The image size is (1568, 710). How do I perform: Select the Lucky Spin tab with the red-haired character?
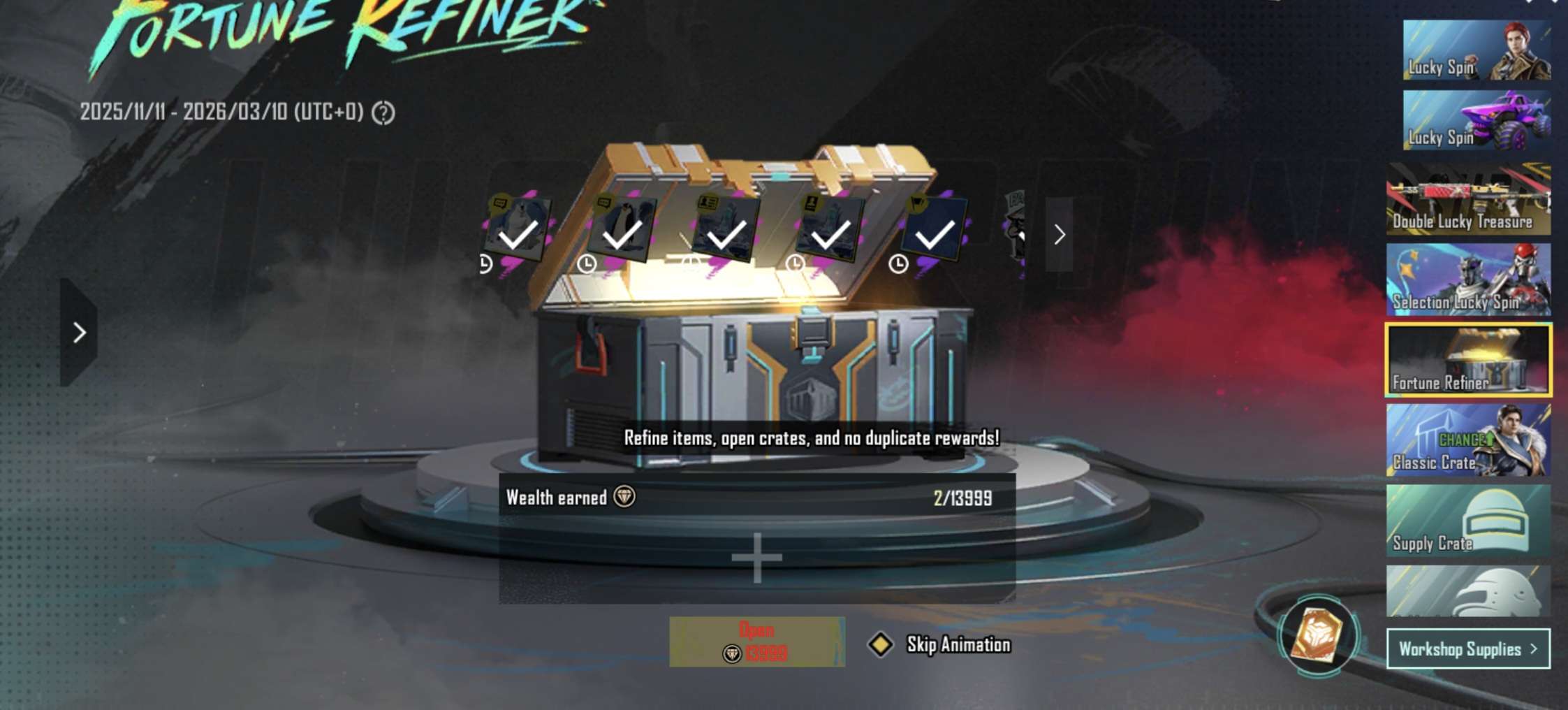coord(1477,50)
